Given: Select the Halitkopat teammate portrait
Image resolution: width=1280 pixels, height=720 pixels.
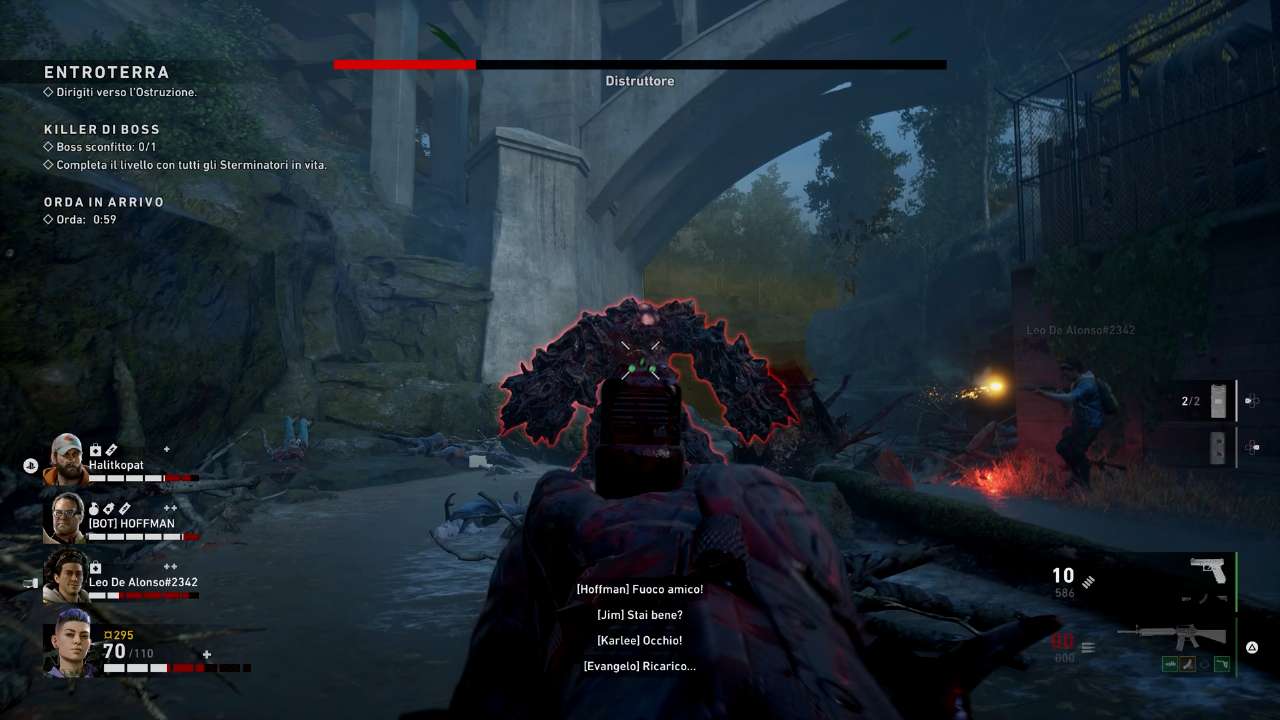Looking at the screenshot, I should click(66, 459).
